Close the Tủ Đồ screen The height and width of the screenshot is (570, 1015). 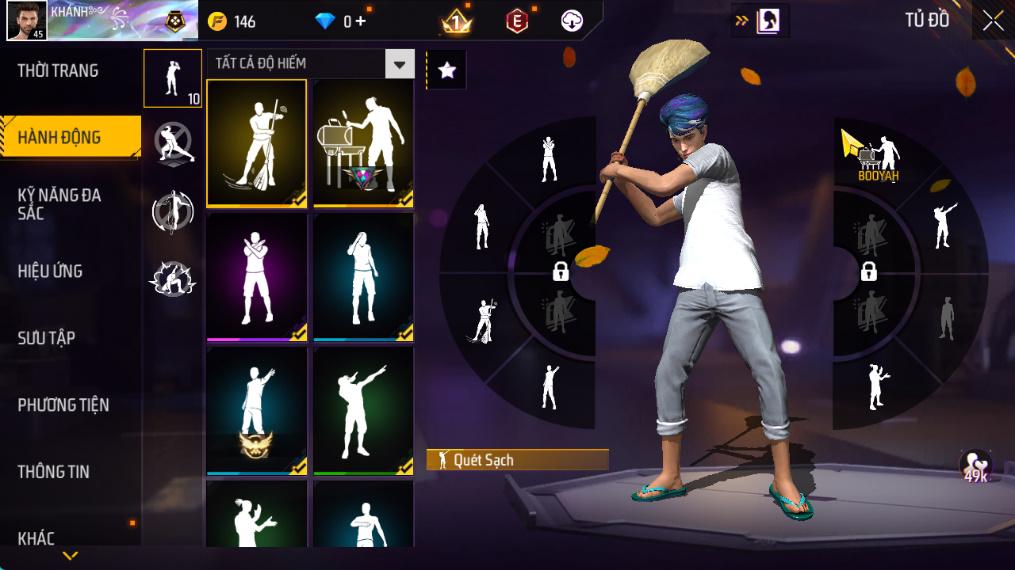pyautogui.click(x=992, y=20)
